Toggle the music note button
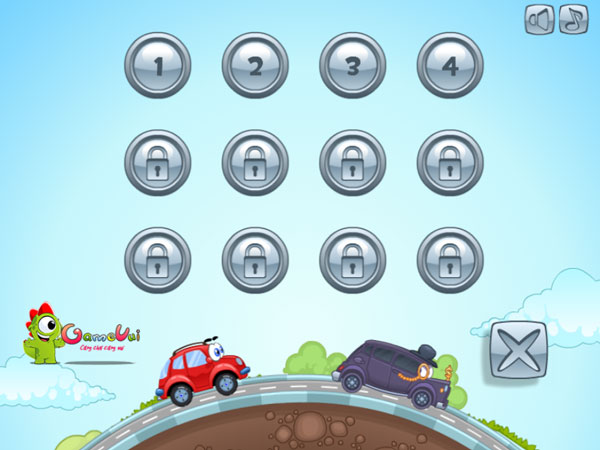 coord(573,20)
